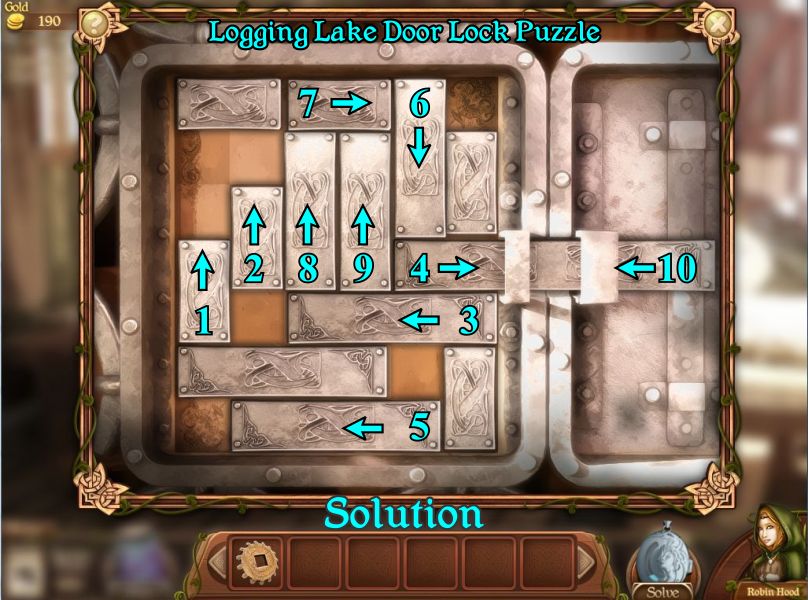This screenshot has width=808, height=600.
Task: Select the bottom tile numbered 5
Action: 335,426
